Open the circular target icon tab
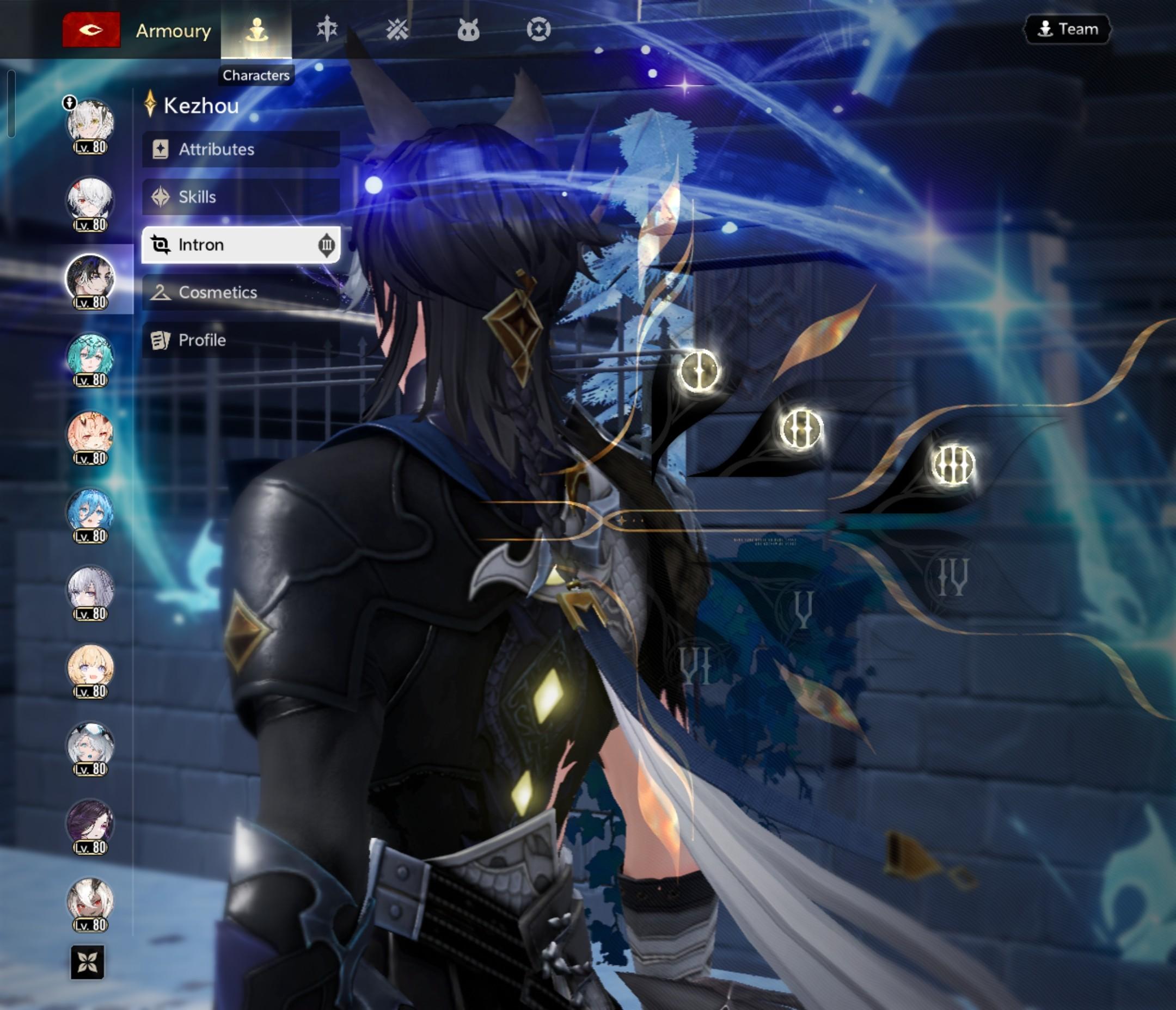Image resolution: width=1176 pixels, height=1010 pixels. point(538,29)
